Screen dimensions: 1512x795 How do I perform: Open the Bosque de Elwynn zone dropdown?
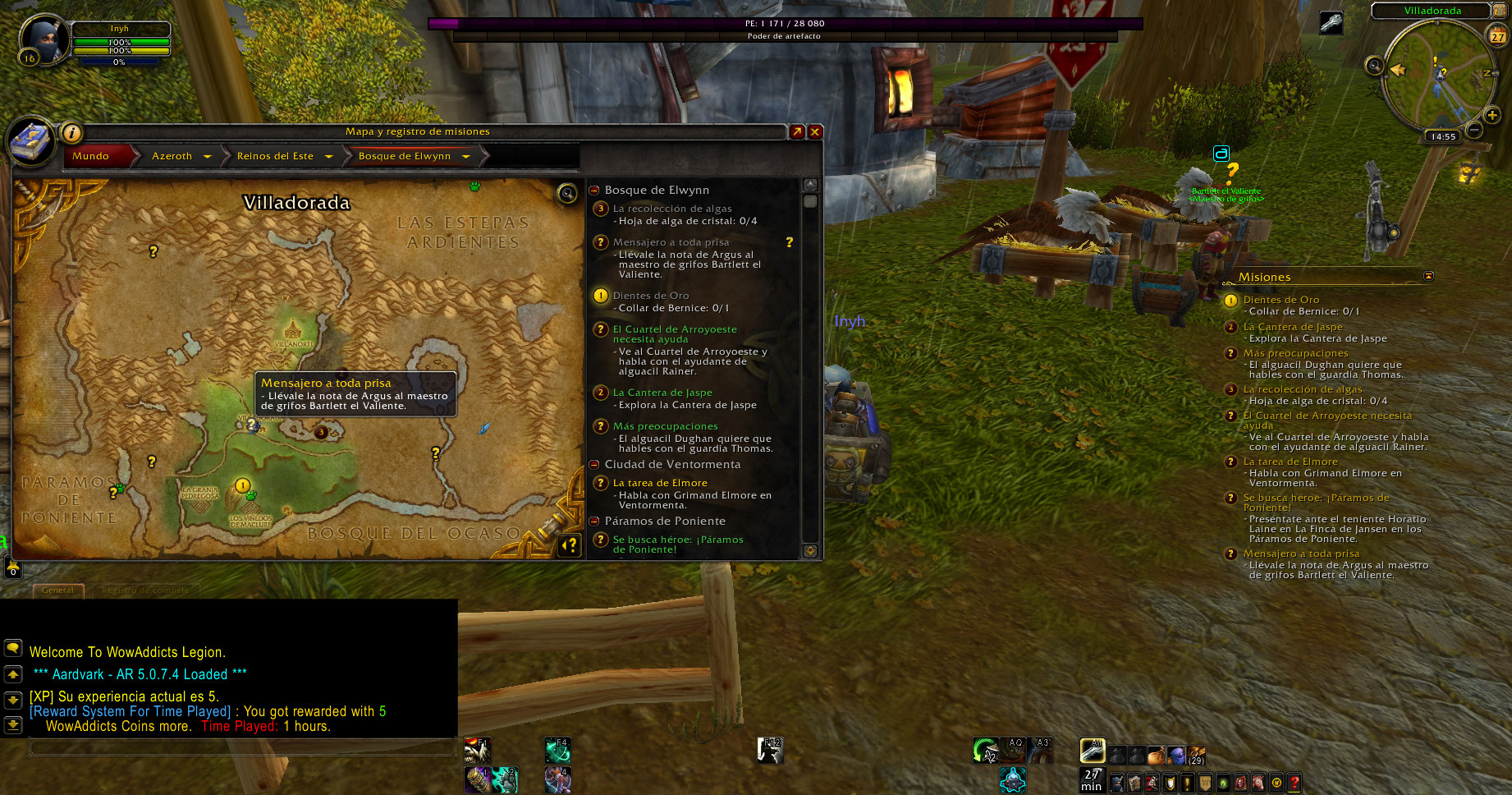(x=465, y=156)
